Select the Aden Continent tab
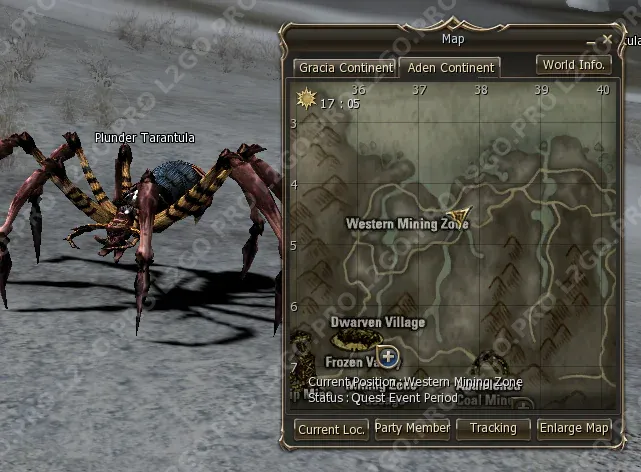 coord(449,68)
